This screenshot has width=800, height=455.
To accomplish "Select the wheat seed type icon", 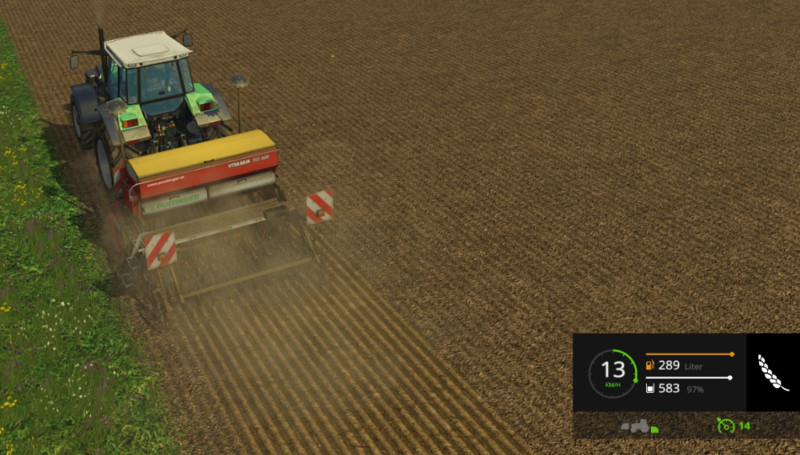I will point(773,372).
